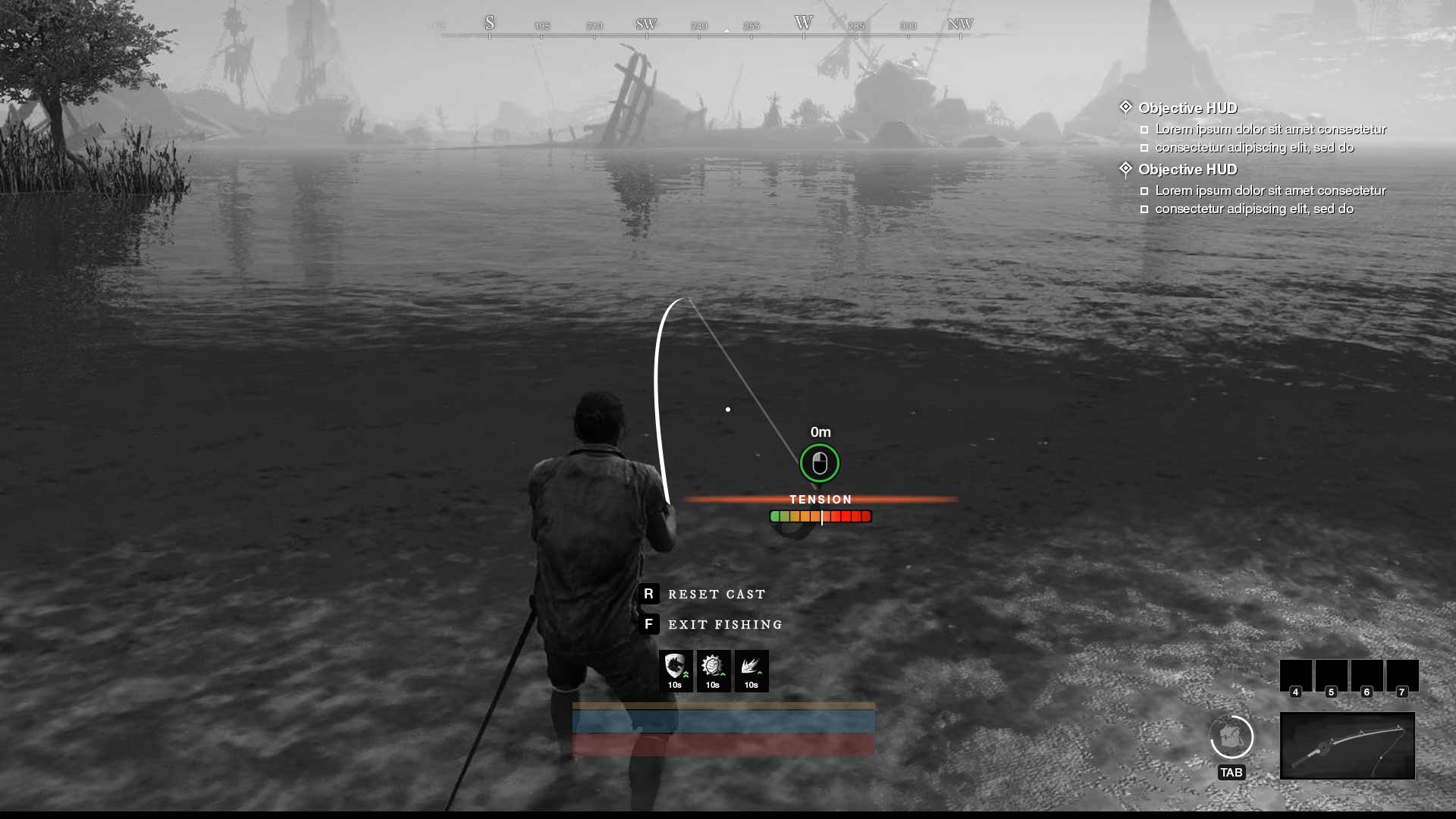Click the fist burst buff icon
This screenshot has height=819, width=1456.
pyautogui.click(x=713, y=670)
